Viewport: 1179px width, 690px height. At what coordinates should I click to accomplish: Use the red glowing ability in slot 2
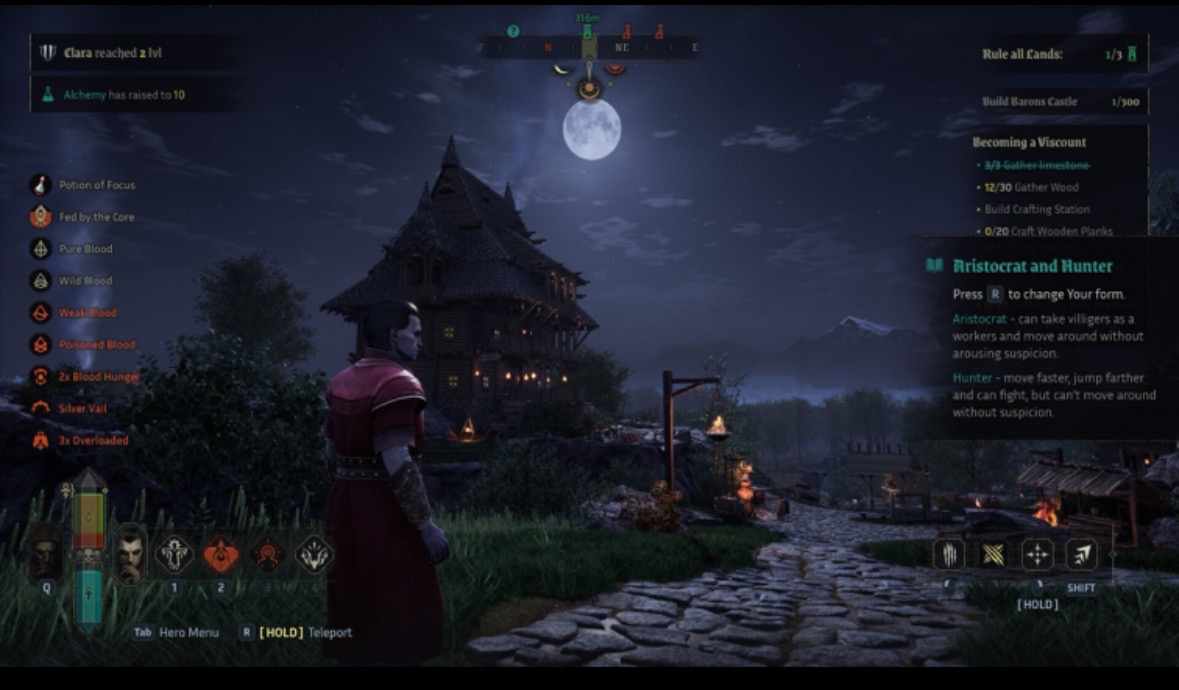click(x=221, y=553)
